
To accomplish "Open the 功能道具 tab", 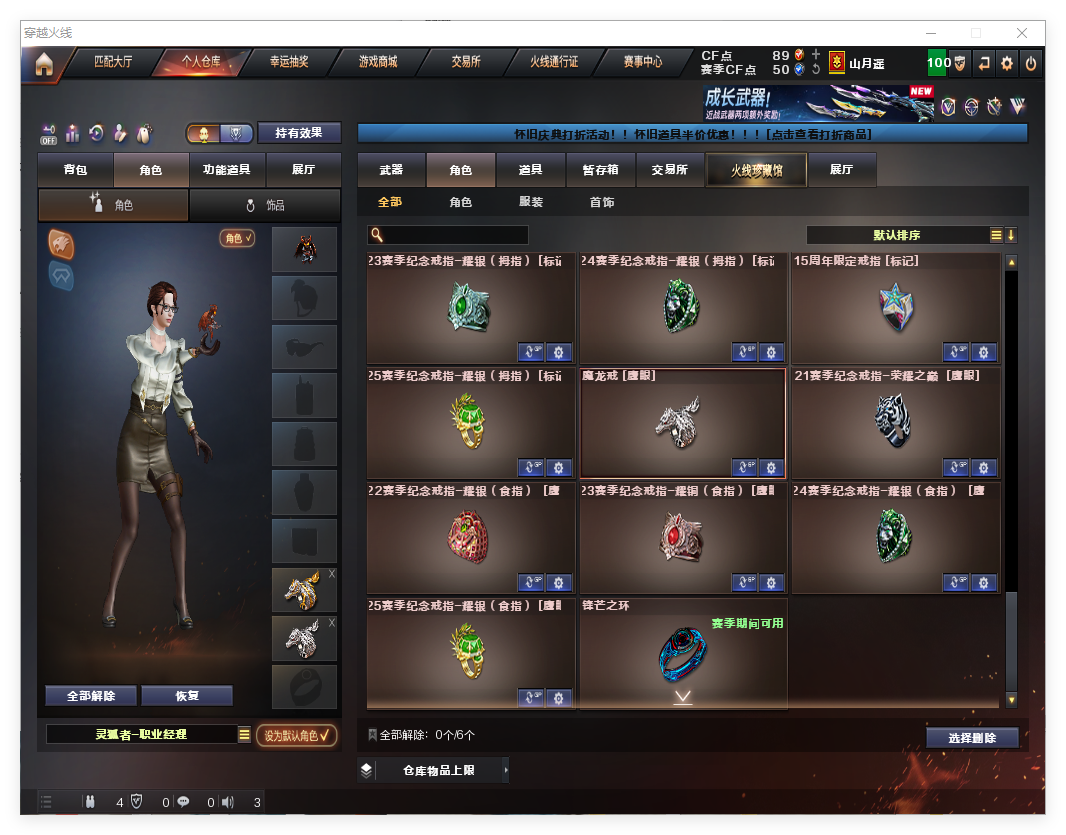I will (x=226, y=170).
